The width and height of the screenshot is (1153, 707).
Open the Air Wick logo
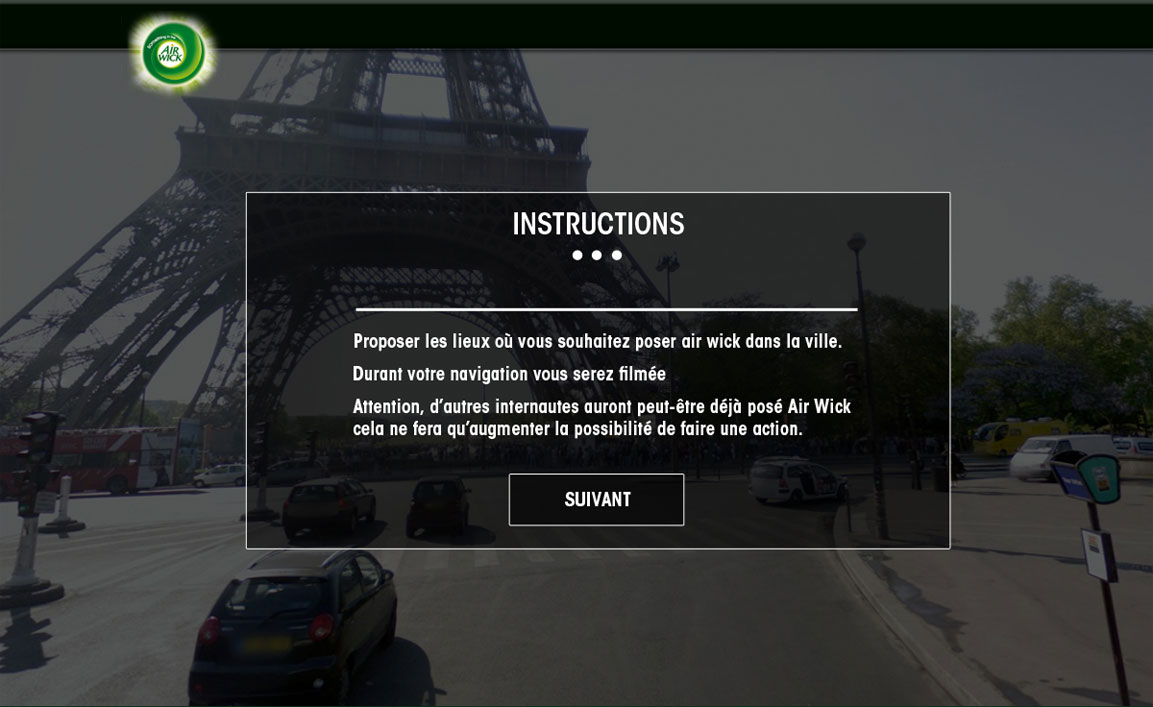tap(174, 53)
